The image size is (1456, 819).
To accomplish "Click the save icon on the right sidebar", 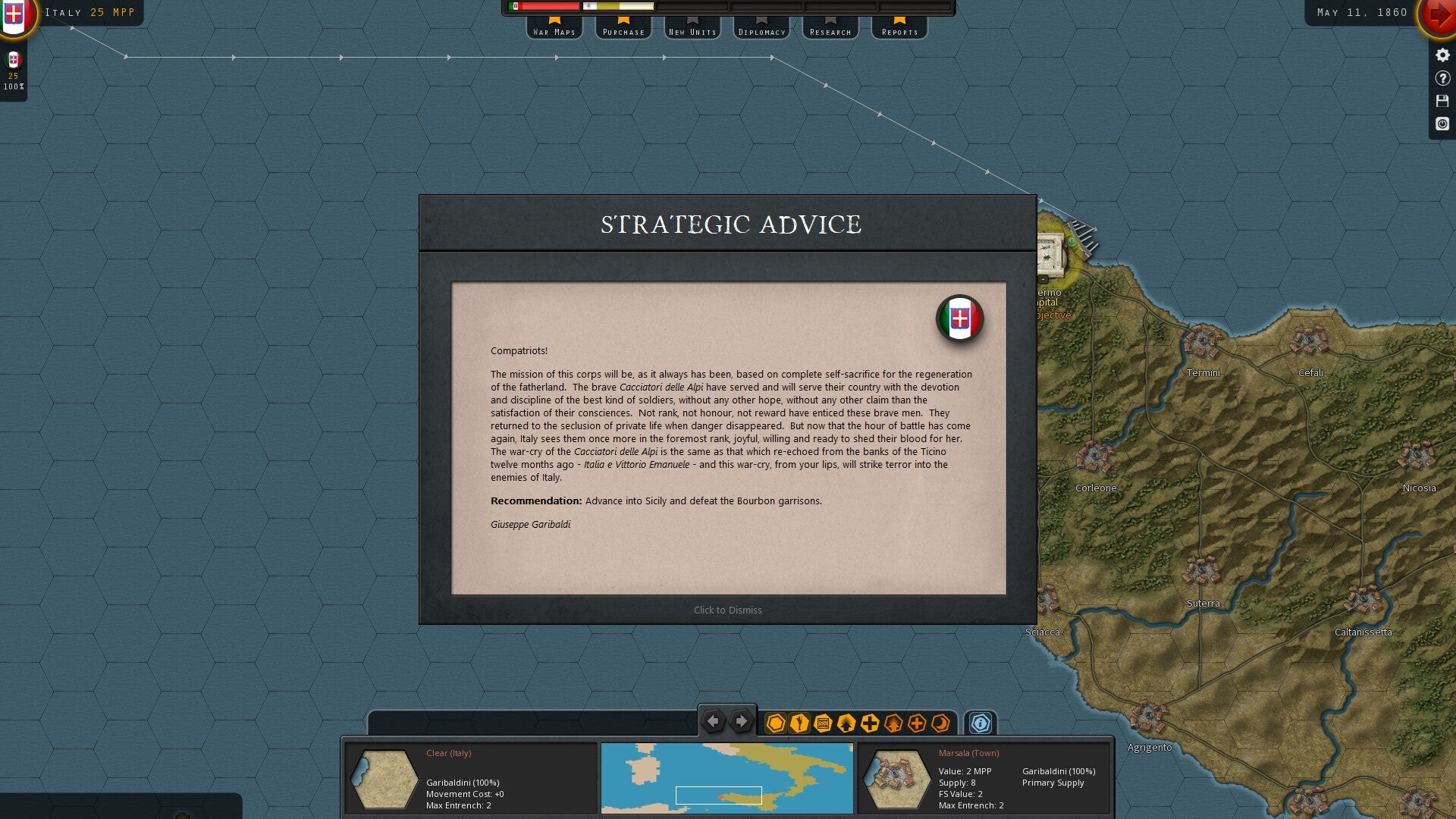I will pos(1442,99).
